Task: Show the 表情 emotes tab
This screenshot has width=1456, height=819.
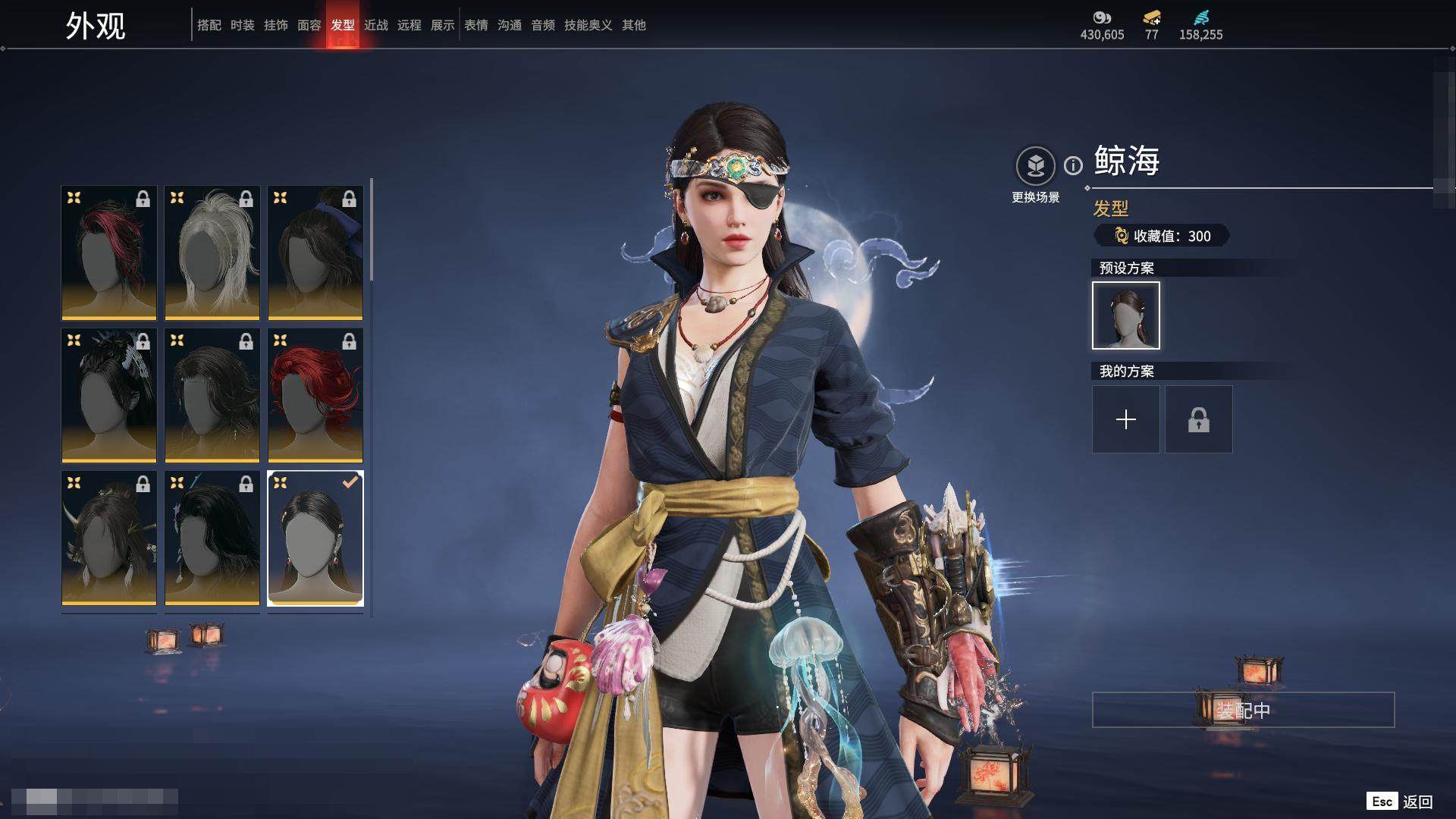Action: click(476, 25)
